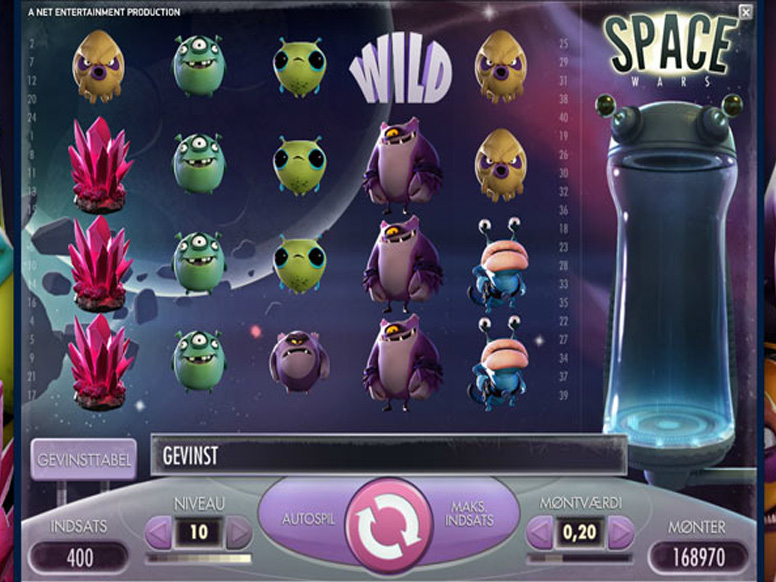Spin the reels with the round button
The height and width of the screenshot is (582, 776).
pyautogui.click(x=389, y=526)
